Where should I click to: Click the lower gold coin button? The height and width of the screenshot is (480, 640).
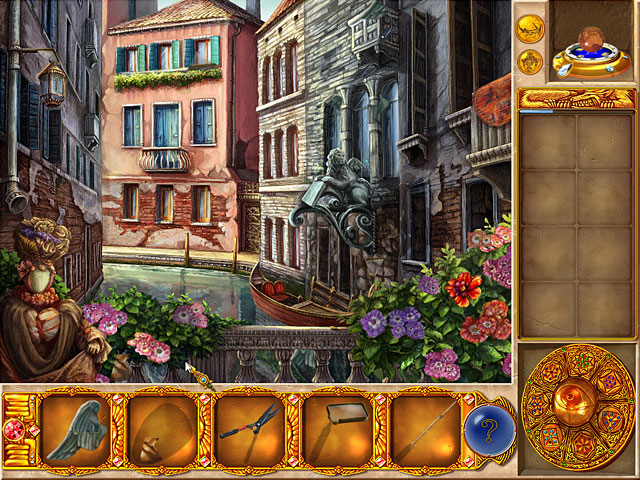(528, 62)
